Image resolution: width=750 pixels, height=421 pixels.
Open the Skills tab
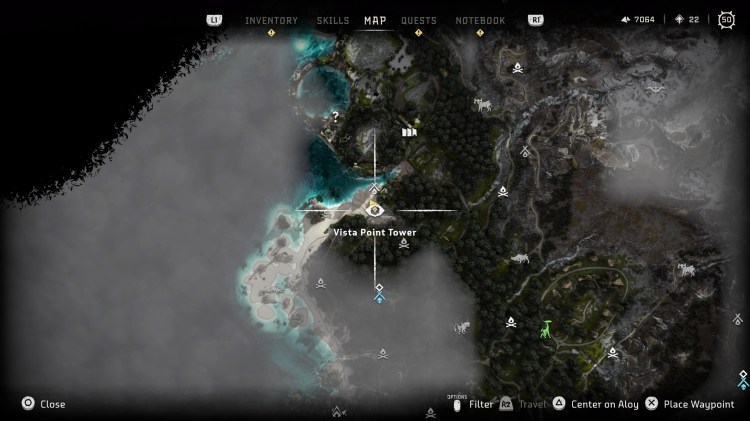(333, 20)
